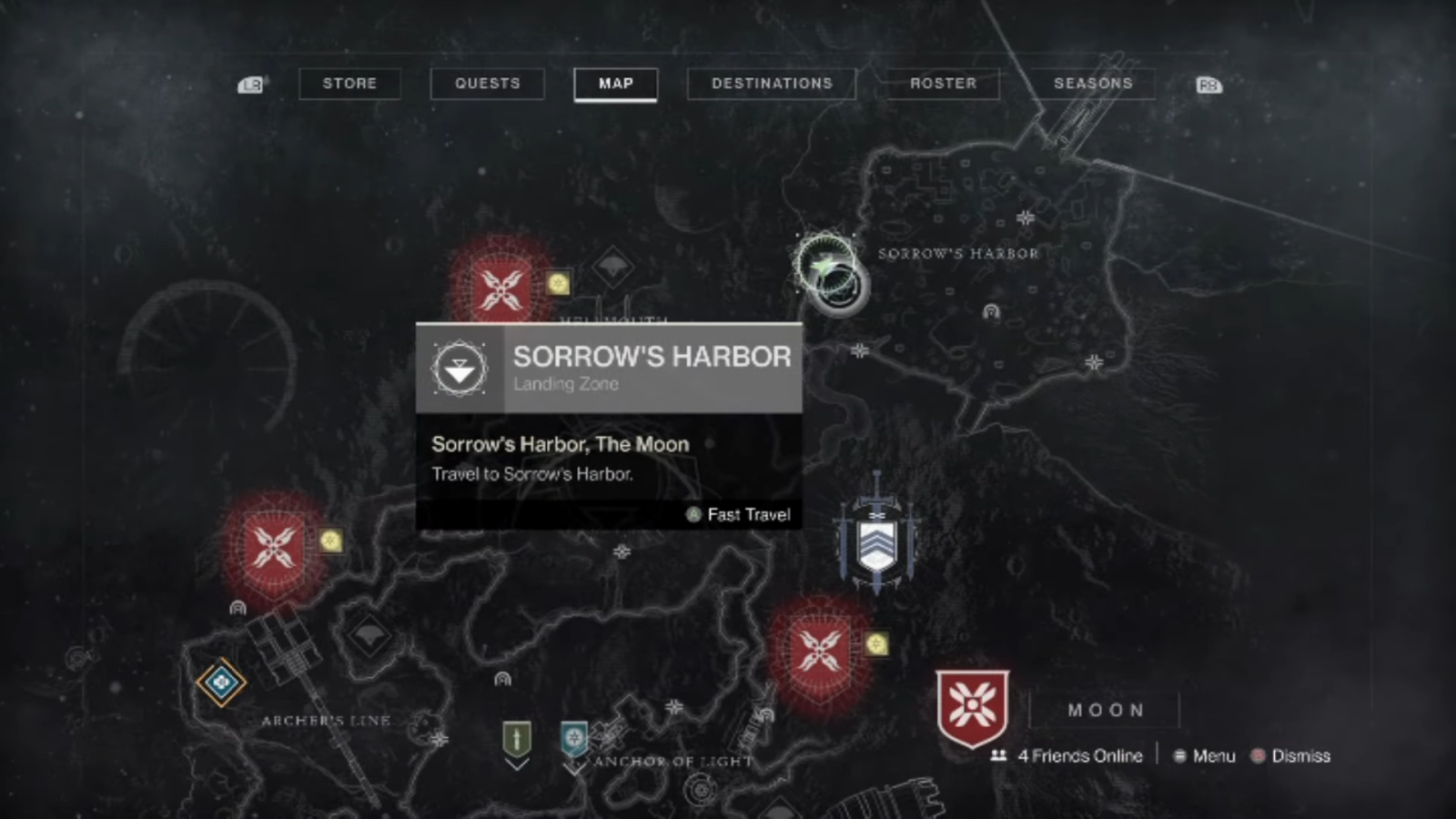
Task: Select the teal banner marker near Anchor of Light
Action: tap(574, 738)
